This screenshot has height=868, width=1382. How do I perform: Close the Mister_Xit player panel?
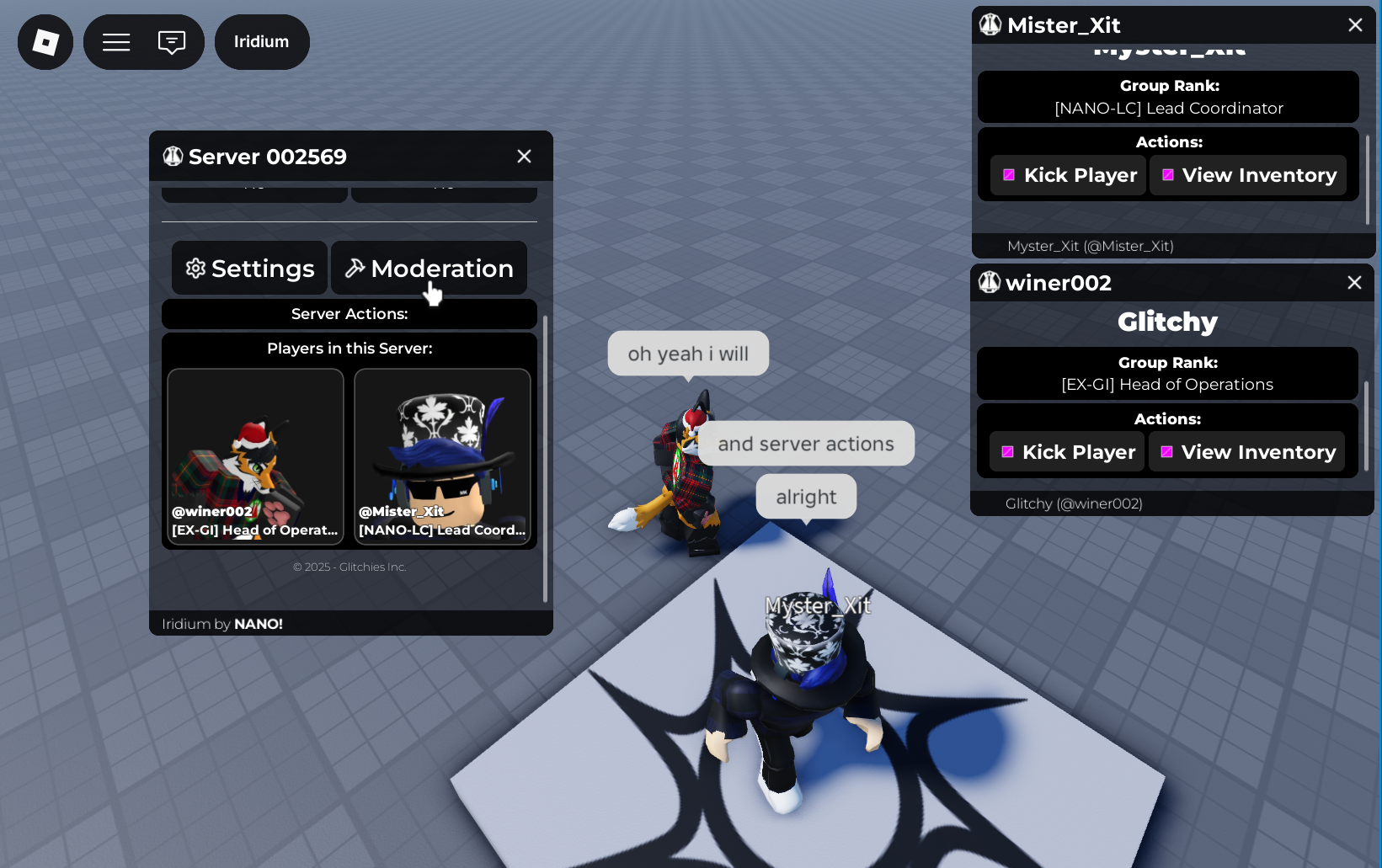click(1355, 25)
